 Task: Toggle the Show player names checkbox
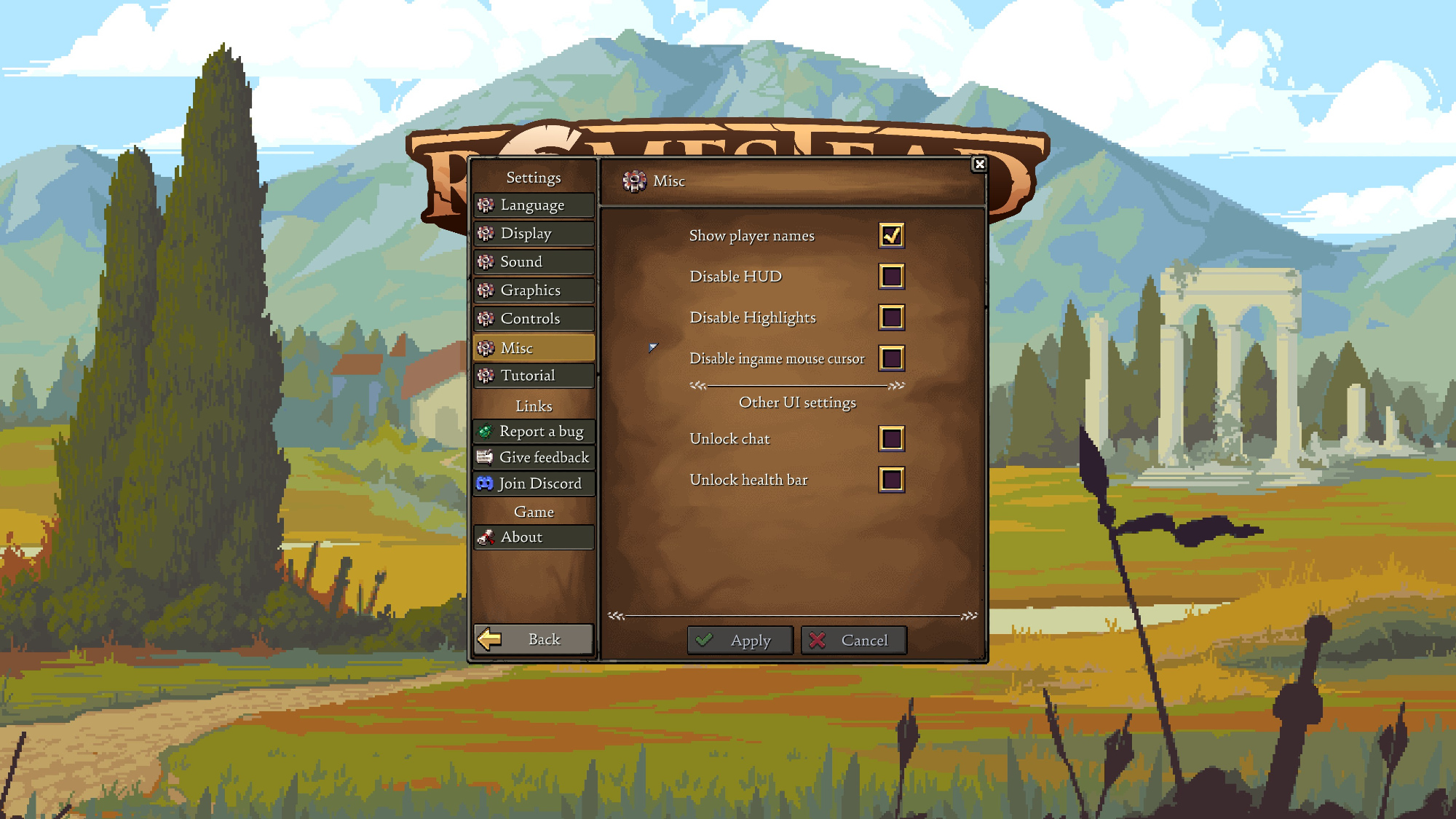point(892,235)
